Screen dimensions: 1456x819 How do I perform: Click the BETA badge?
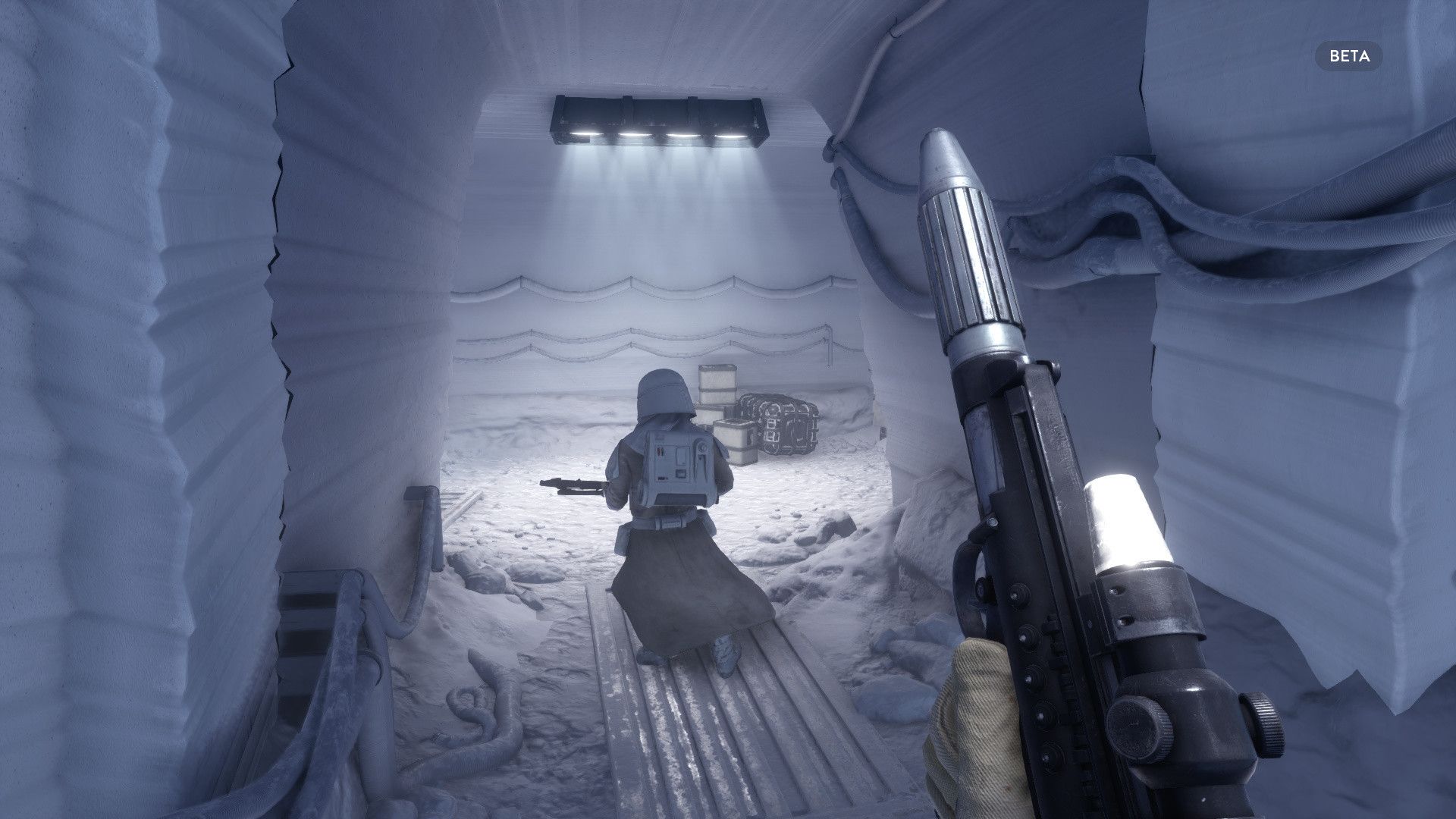(x=1348, y=56)
